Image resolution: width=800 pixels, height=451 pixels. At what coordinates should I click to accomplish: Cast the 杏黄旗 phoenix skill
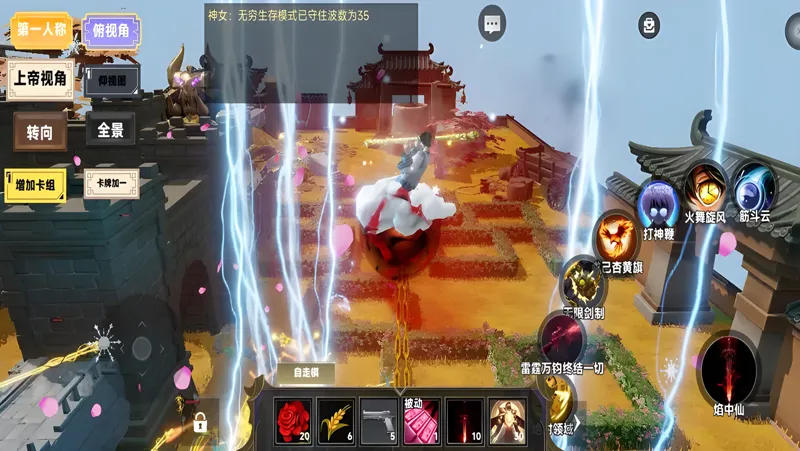(x=615, y=238)
